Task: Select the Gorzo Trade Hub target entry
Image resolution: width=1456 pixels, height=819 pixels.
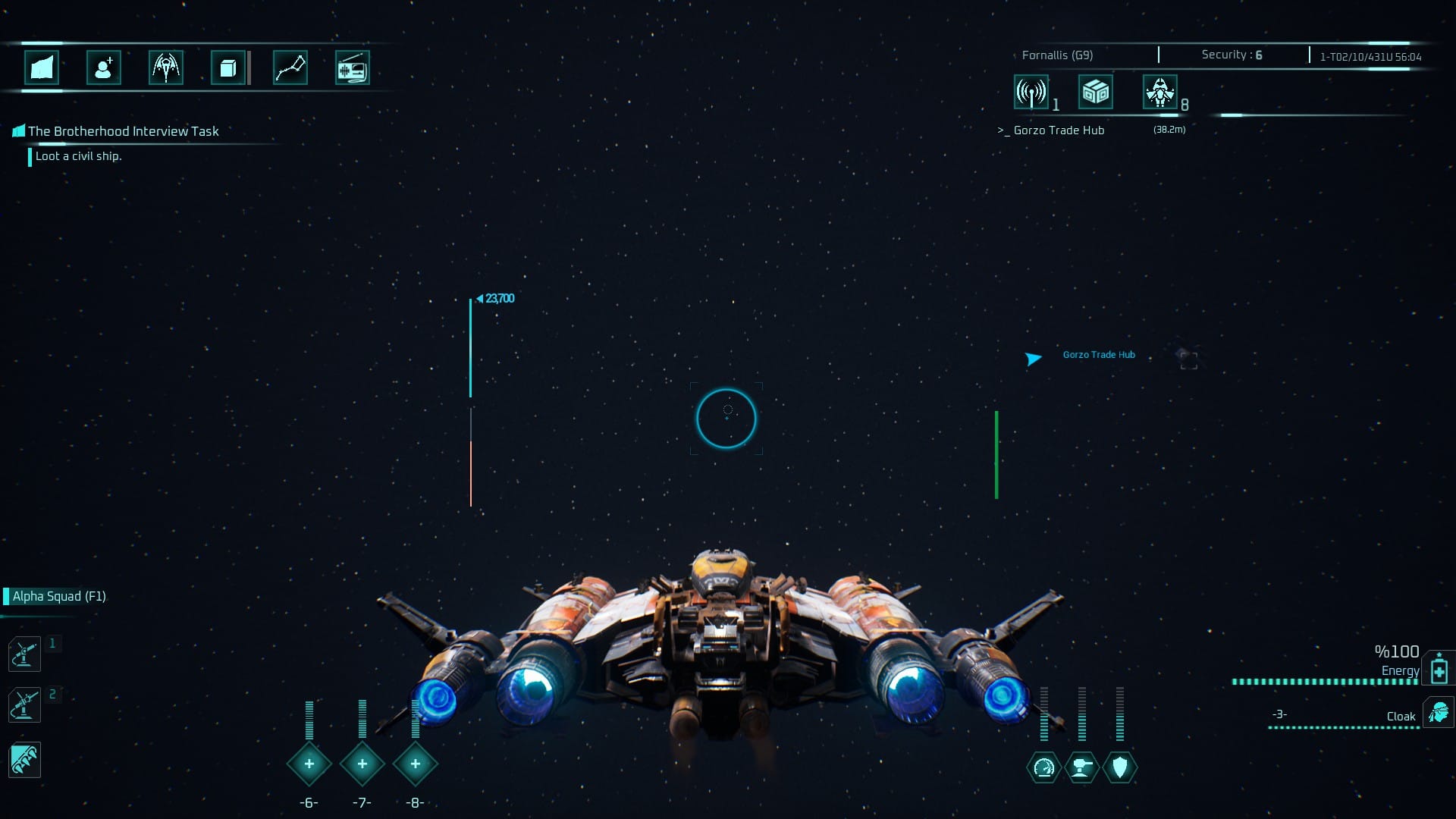Action: click(x=1059, y=130)
